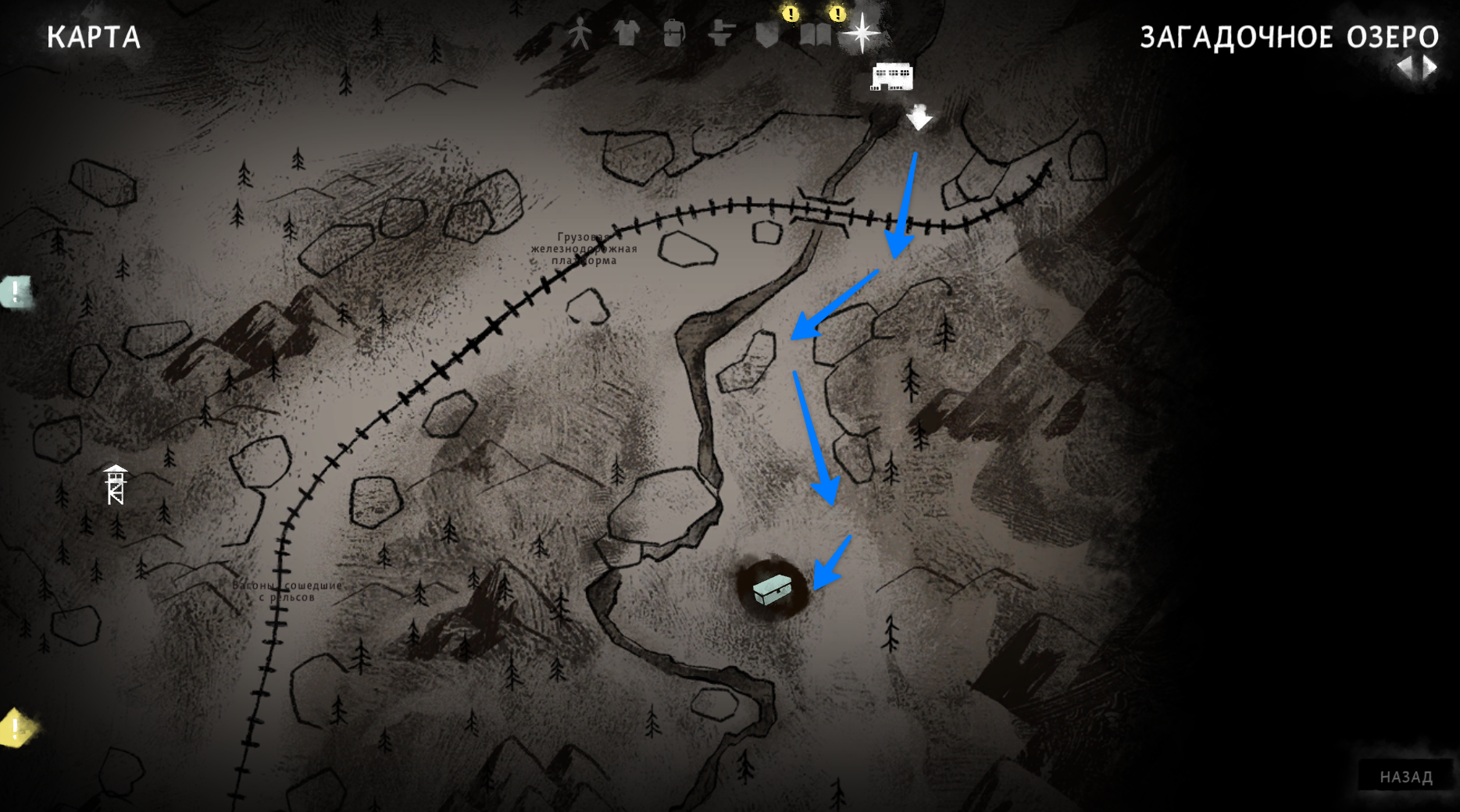The width and height of the screenshot is (1460, 812).
Task: Switch to the clothing tab (shirt icon)
Action: (x=626, y=34)
